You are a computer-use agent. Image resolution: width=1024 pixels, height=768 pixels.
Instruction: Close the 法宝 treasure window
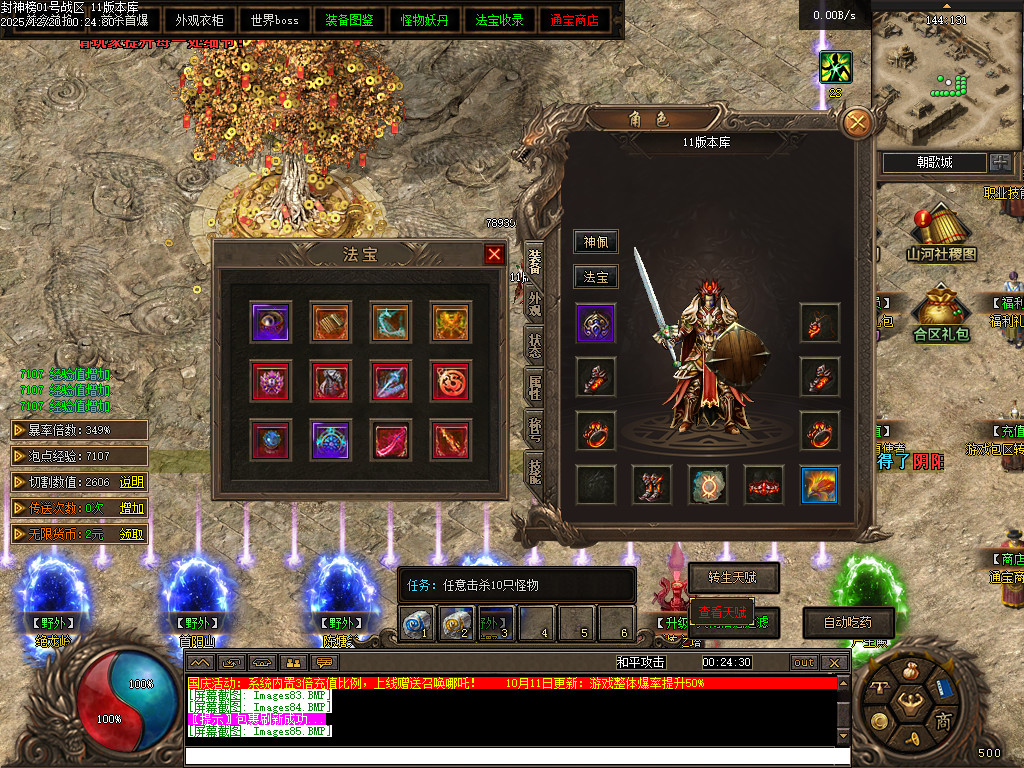click(x=494, y=254)
